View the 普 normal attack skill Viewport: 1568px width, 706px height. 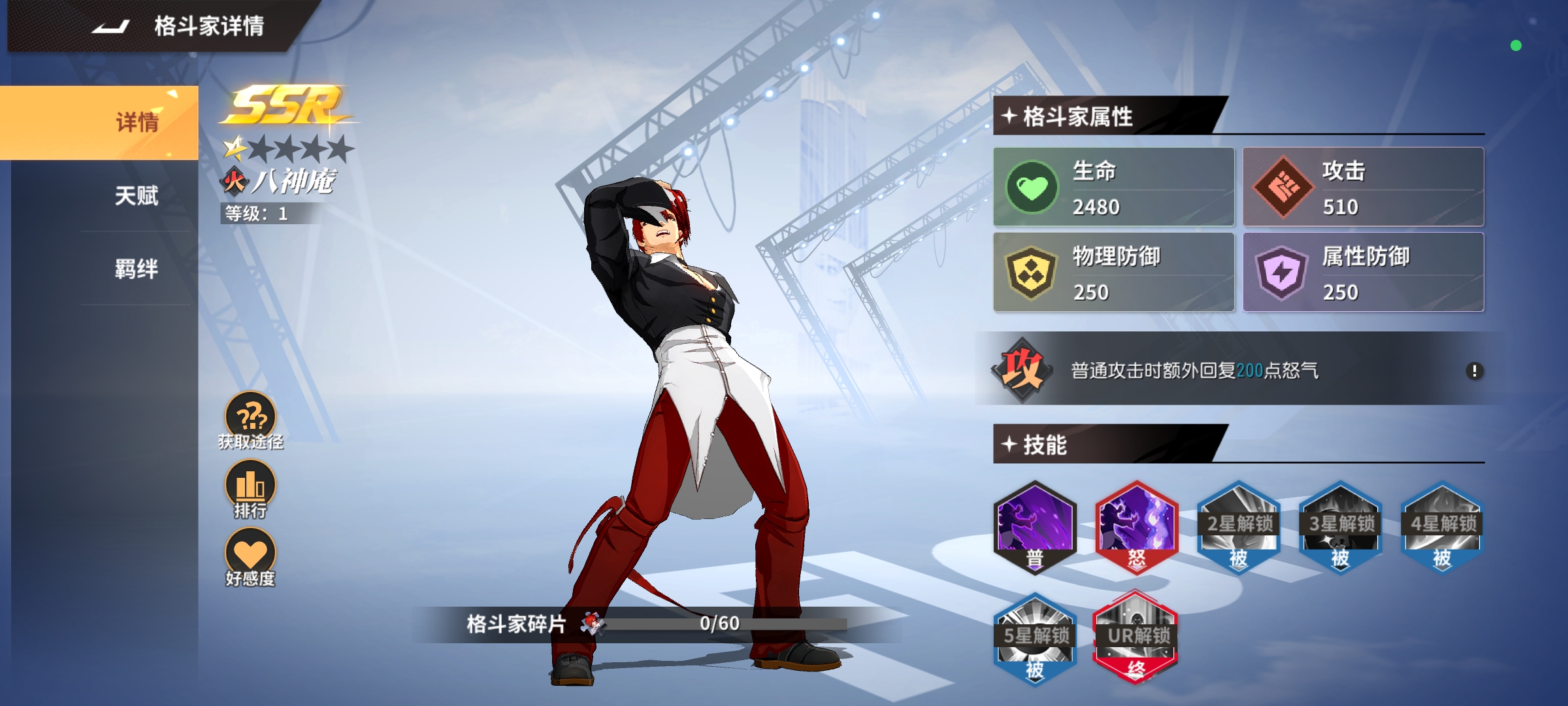click(1034, 528)
